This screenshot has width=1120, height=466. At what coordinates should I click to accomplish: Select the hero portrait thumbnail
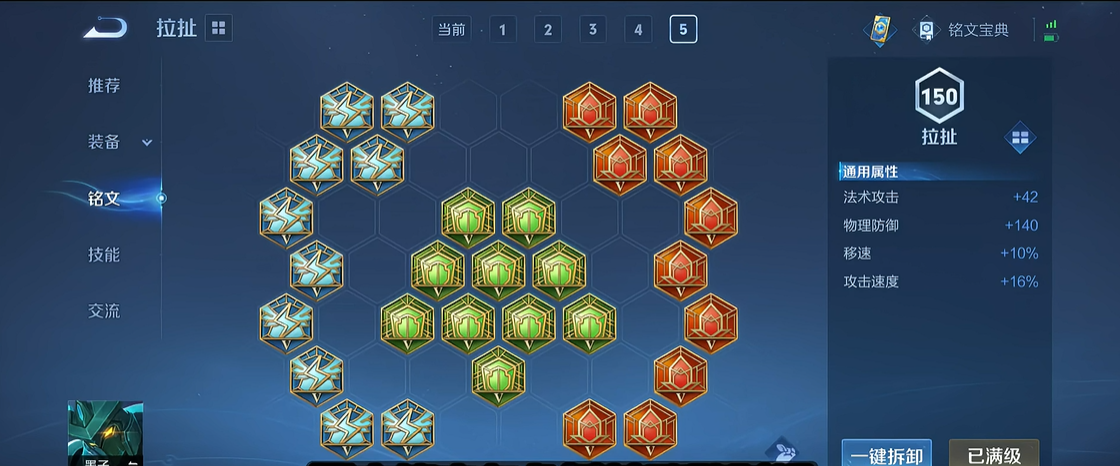(105, 433)
